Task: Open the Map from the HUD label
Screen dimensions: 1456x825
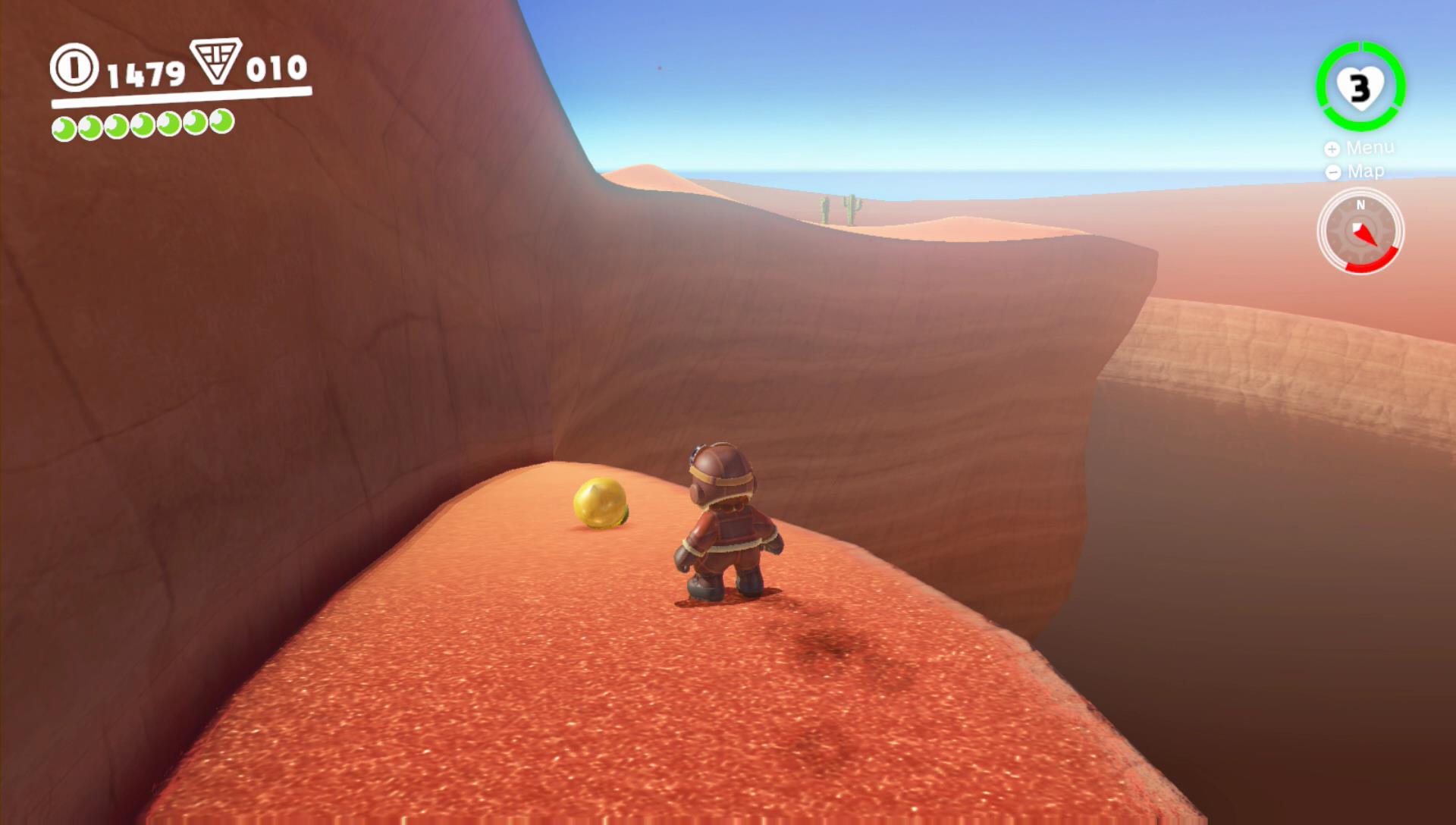Action: tap(1356, 172)
